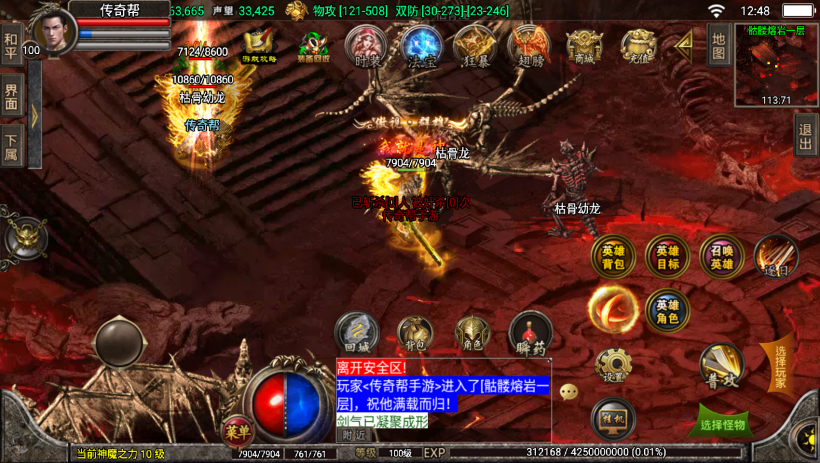Screen dimensions: 820x463
Task: Open the 装备回收 equipment recycling icon
Action: (314, 46)
